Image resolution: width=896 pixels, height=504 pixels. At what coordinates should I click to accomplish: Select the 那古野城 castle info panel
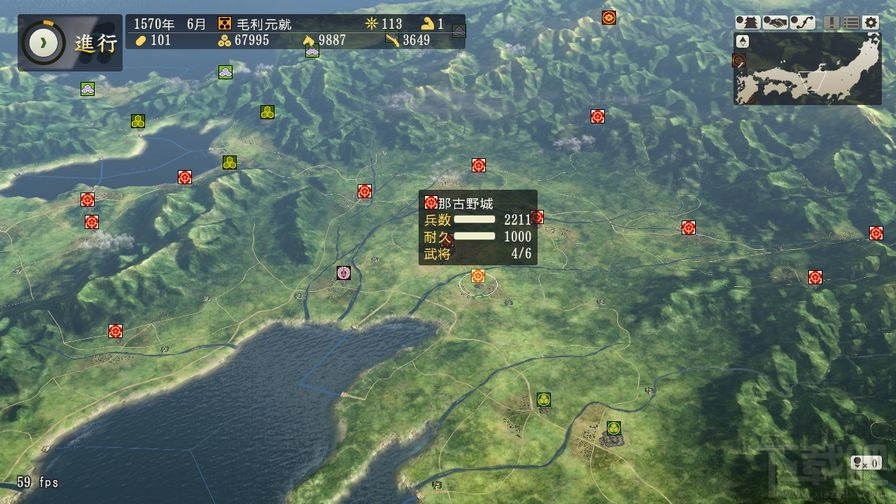point(478,228)
